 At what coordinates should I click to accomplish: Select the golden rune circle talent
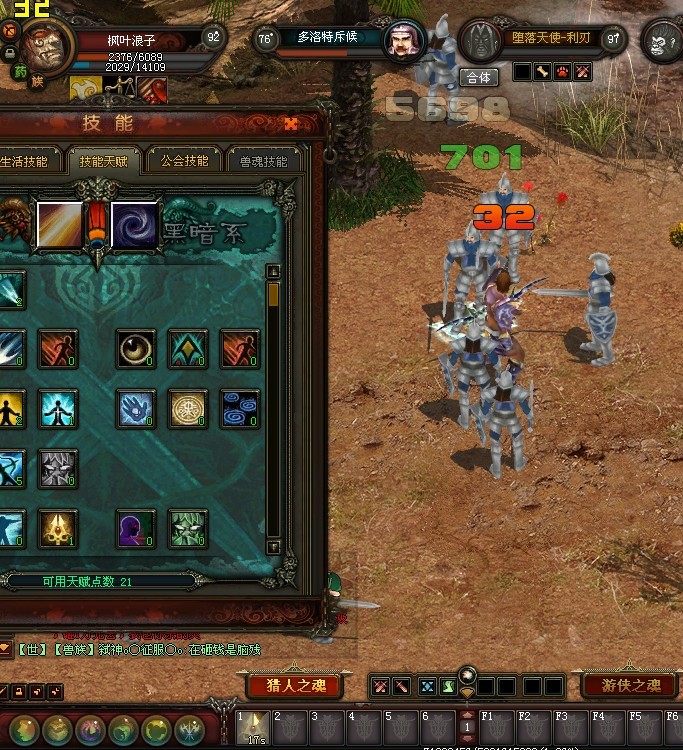pos(187,408)
